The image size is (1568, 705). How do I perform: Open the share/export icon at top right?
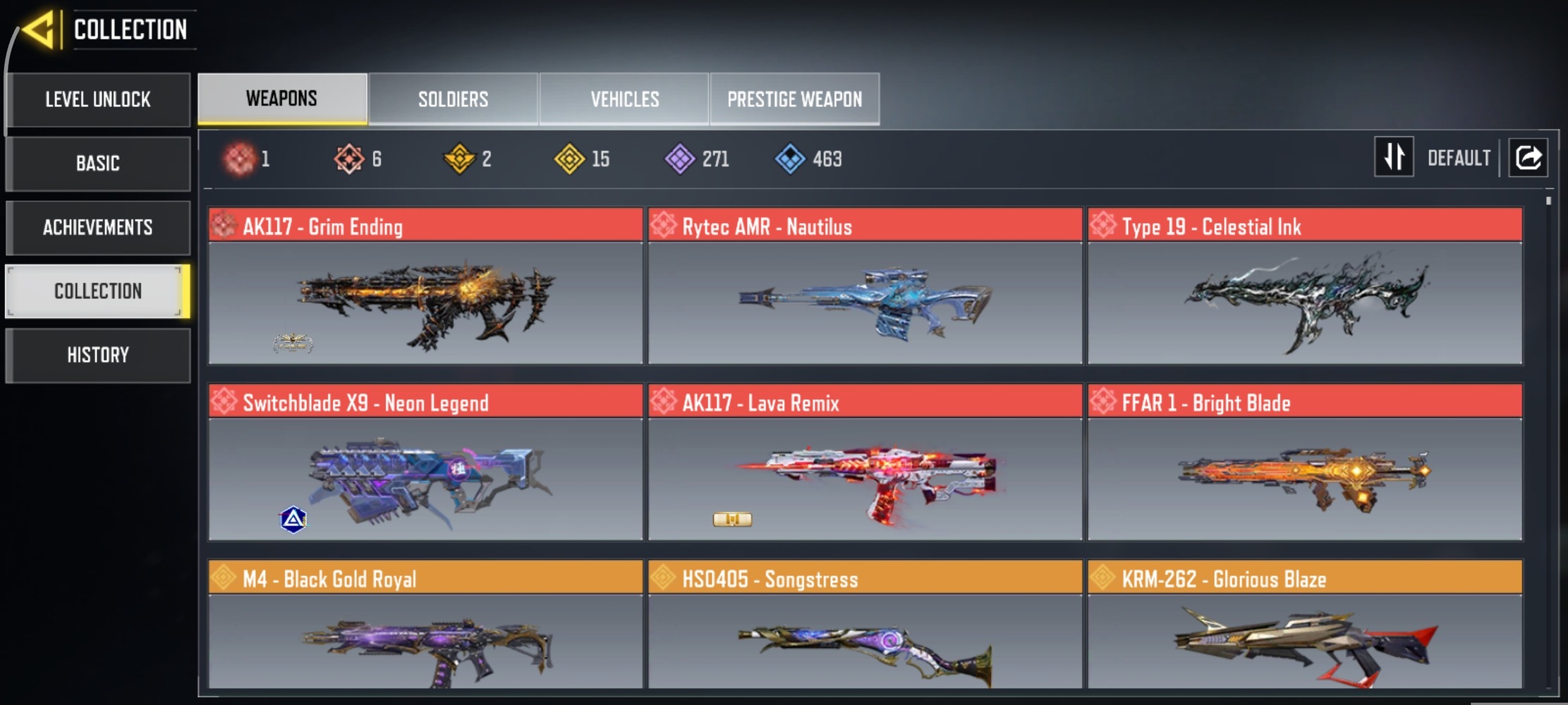pyautogui.click(x=1528, y=157)
